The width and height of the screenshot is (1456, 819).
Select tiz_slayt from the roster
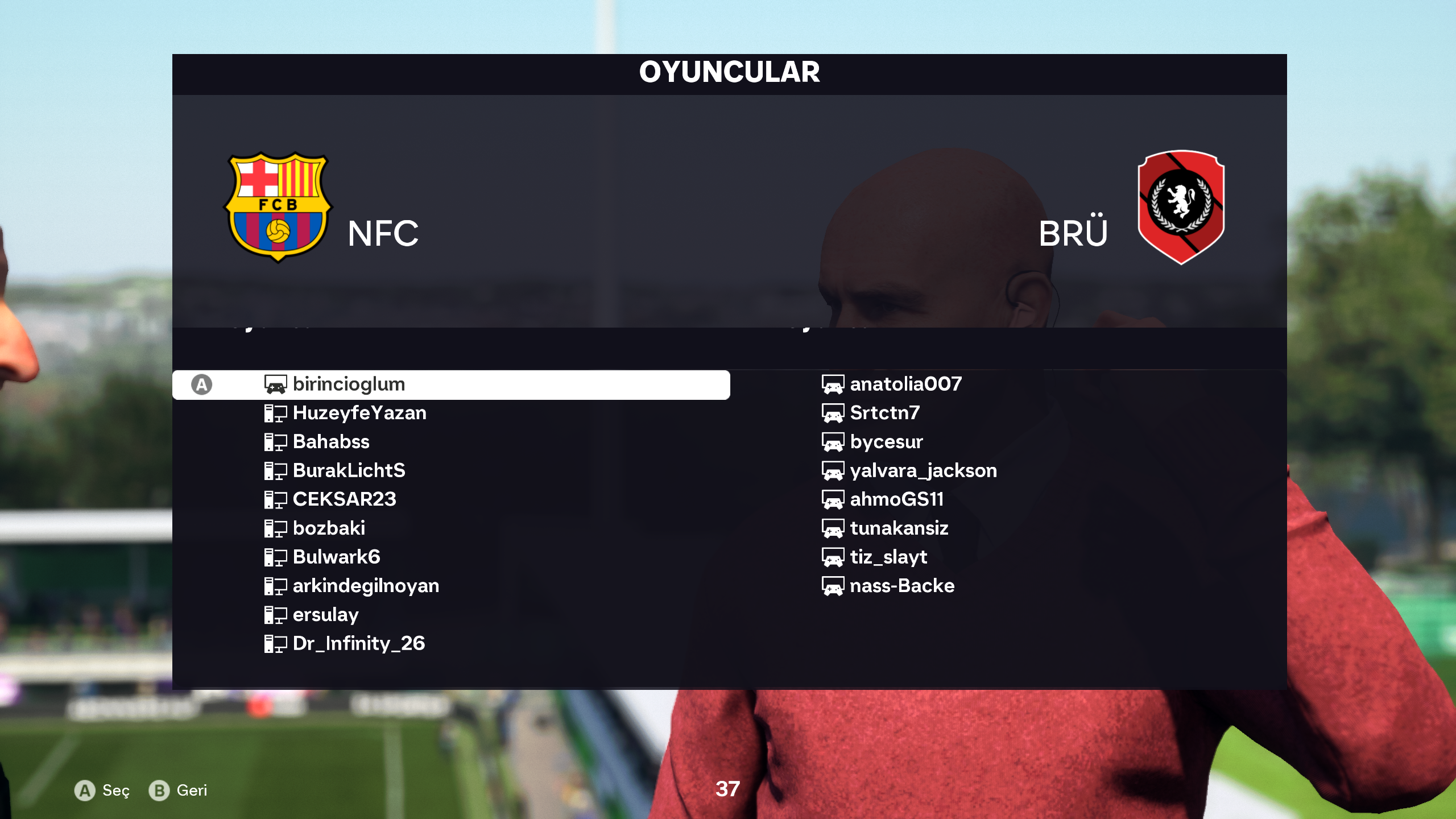pyautogui.click(x=888, y=557)
